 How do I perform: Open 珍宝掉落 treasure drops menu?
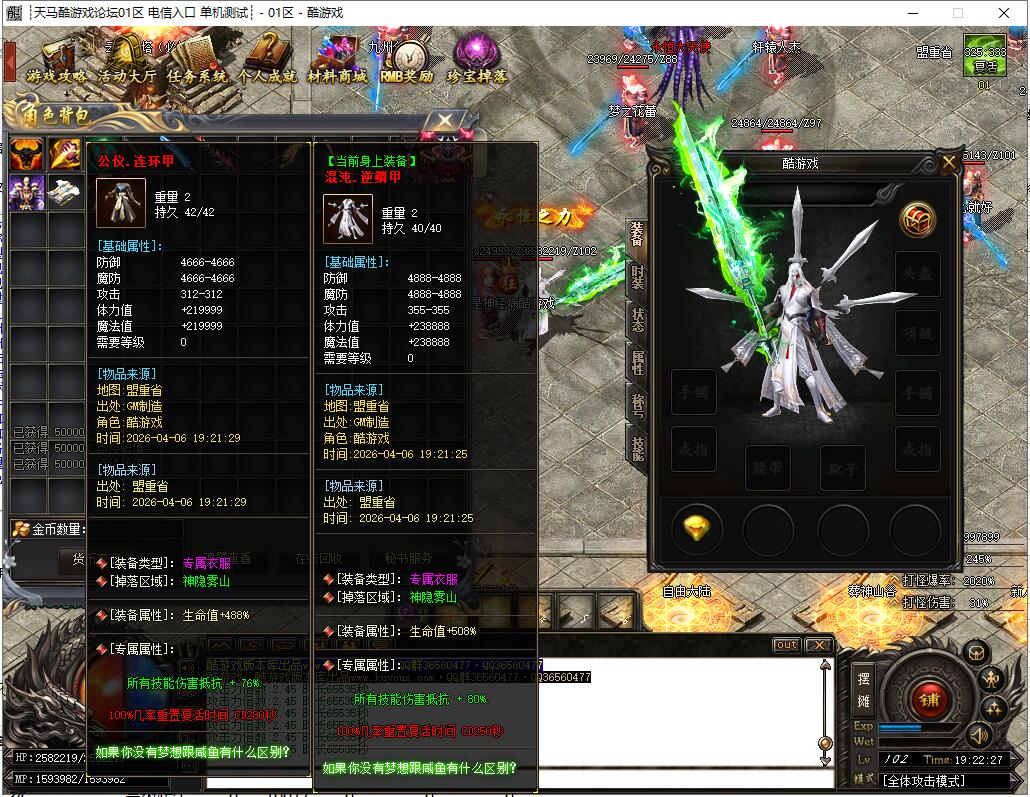(477, 60)
